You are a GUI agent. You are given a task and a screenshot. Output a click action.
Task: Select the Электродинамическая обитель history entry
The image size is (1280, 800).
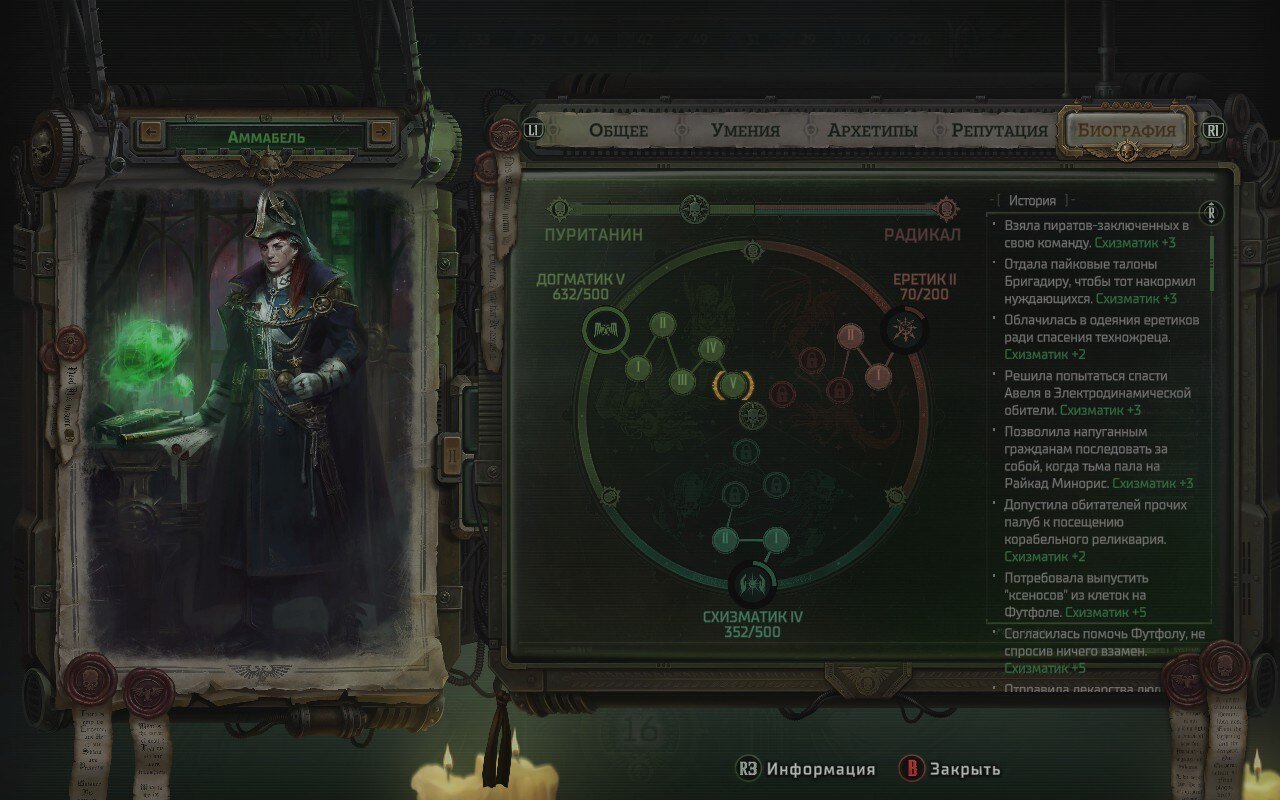[x=1100, y=393]
